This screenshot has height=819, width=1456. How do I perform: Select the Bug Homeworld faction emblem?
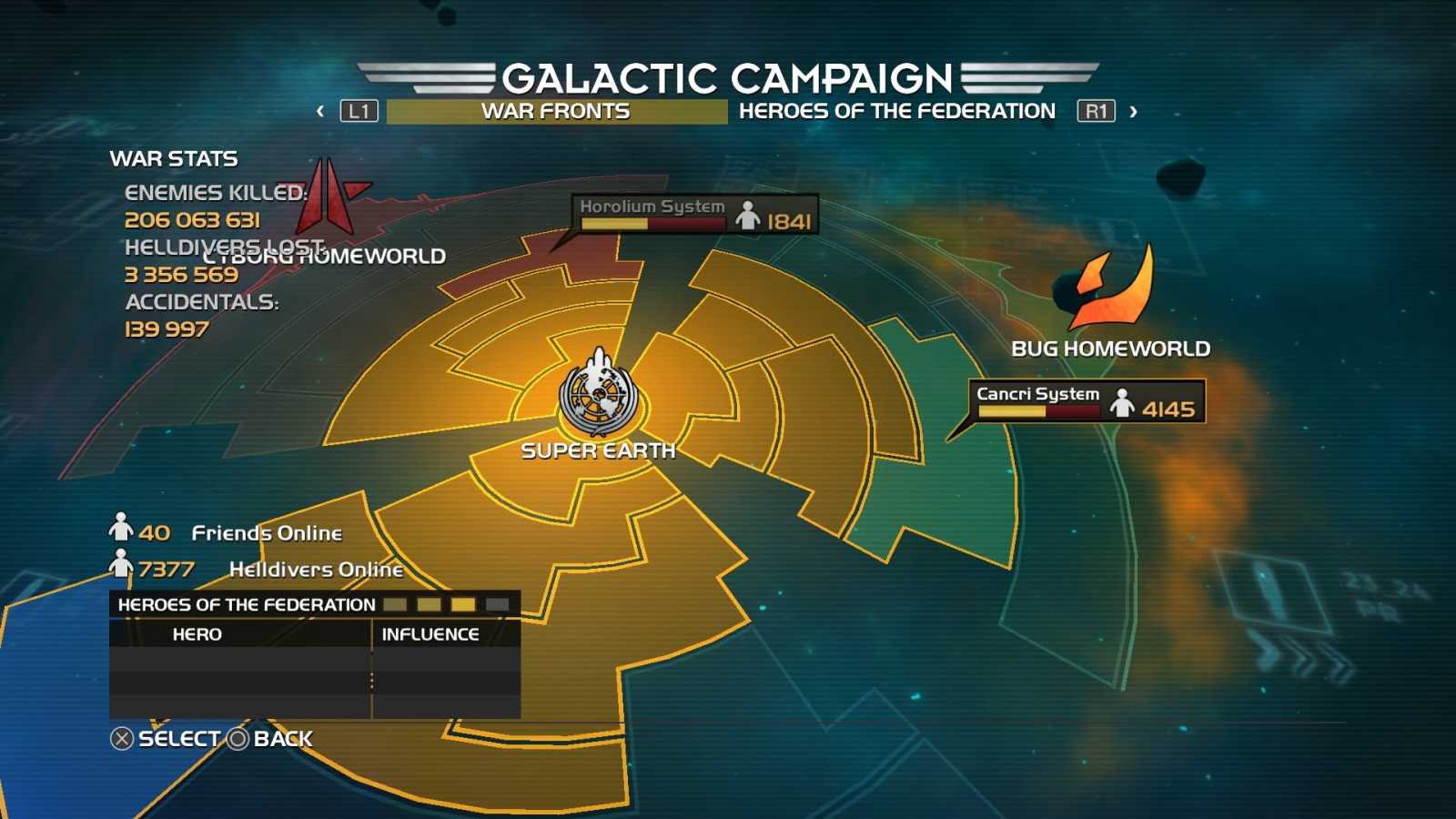[x=1105, y=292]
